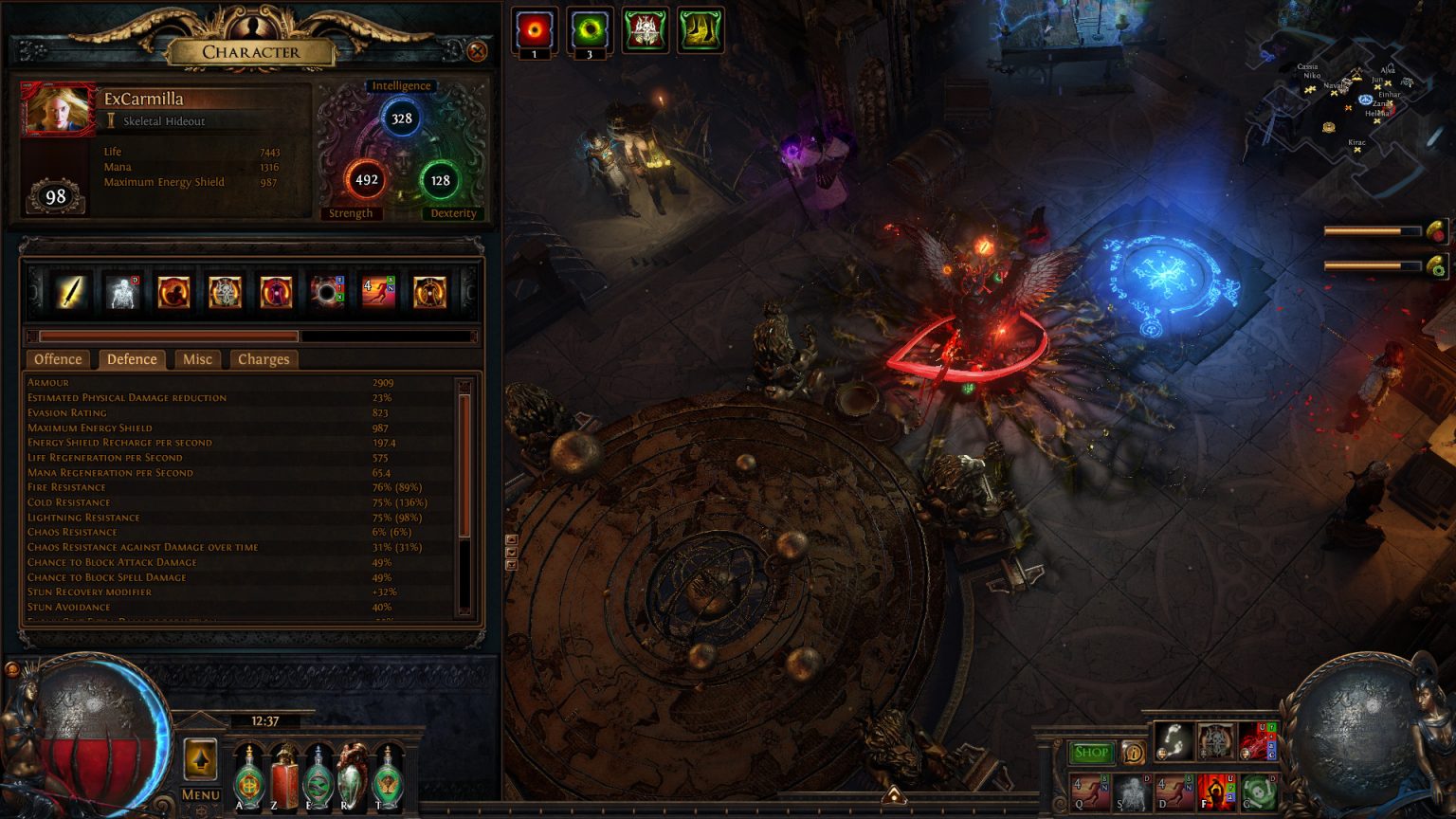Click the Intelligence orb showing 328

click(x=402, y=117)
